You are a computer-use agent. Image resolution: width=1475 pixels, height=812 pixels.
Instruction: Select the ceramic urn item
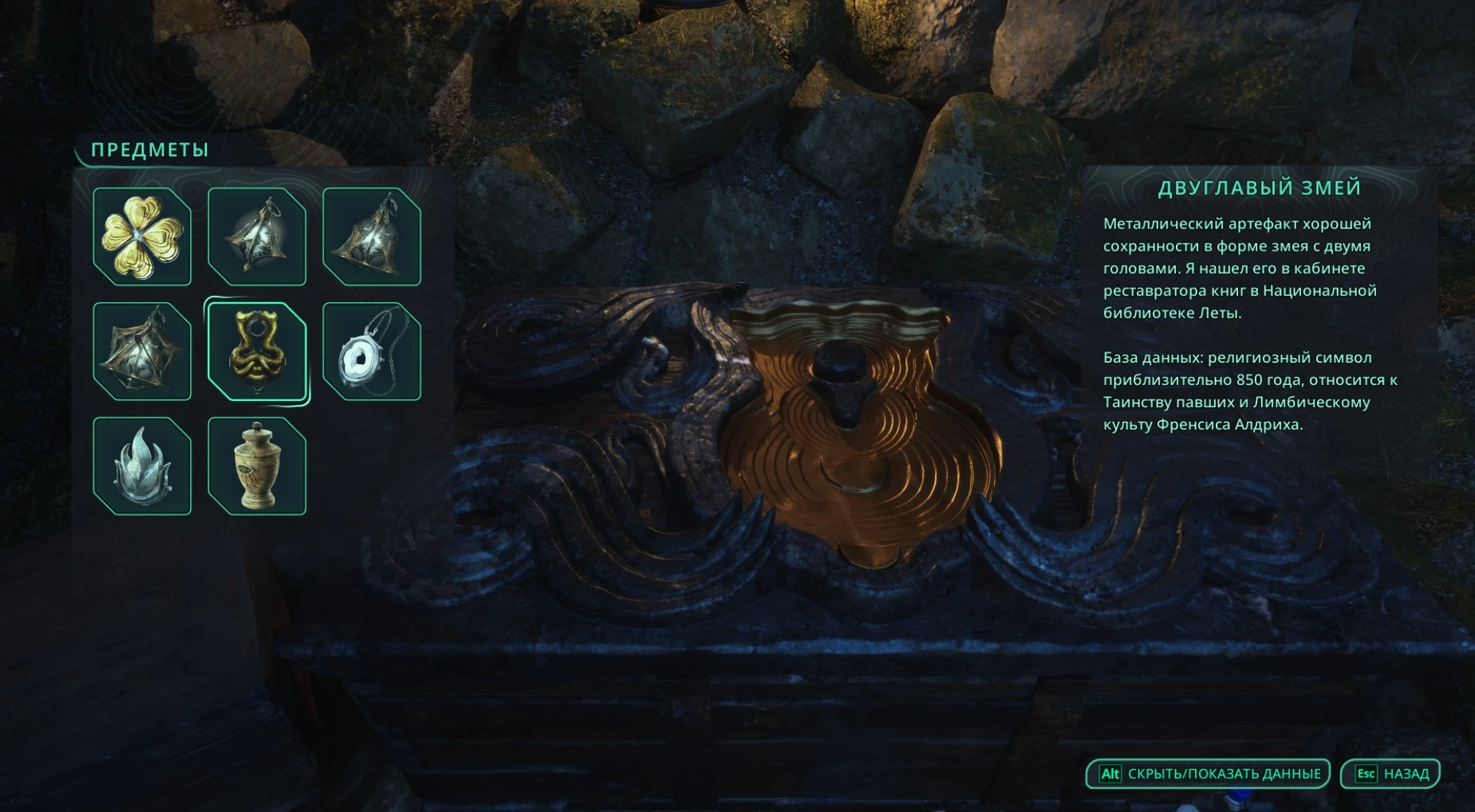pyautogui.click(x=257, y=466)
